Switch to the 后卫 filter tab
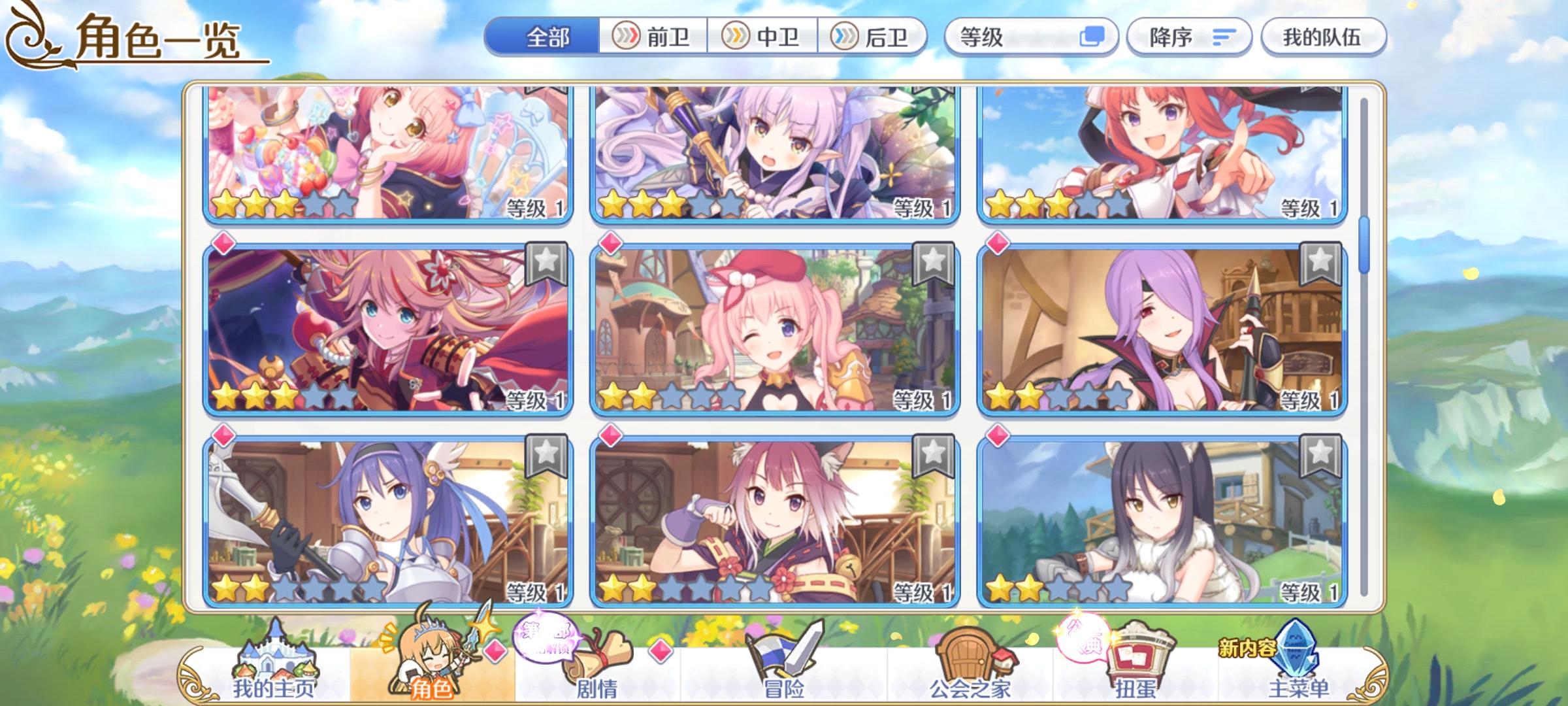 click(870, 38)
